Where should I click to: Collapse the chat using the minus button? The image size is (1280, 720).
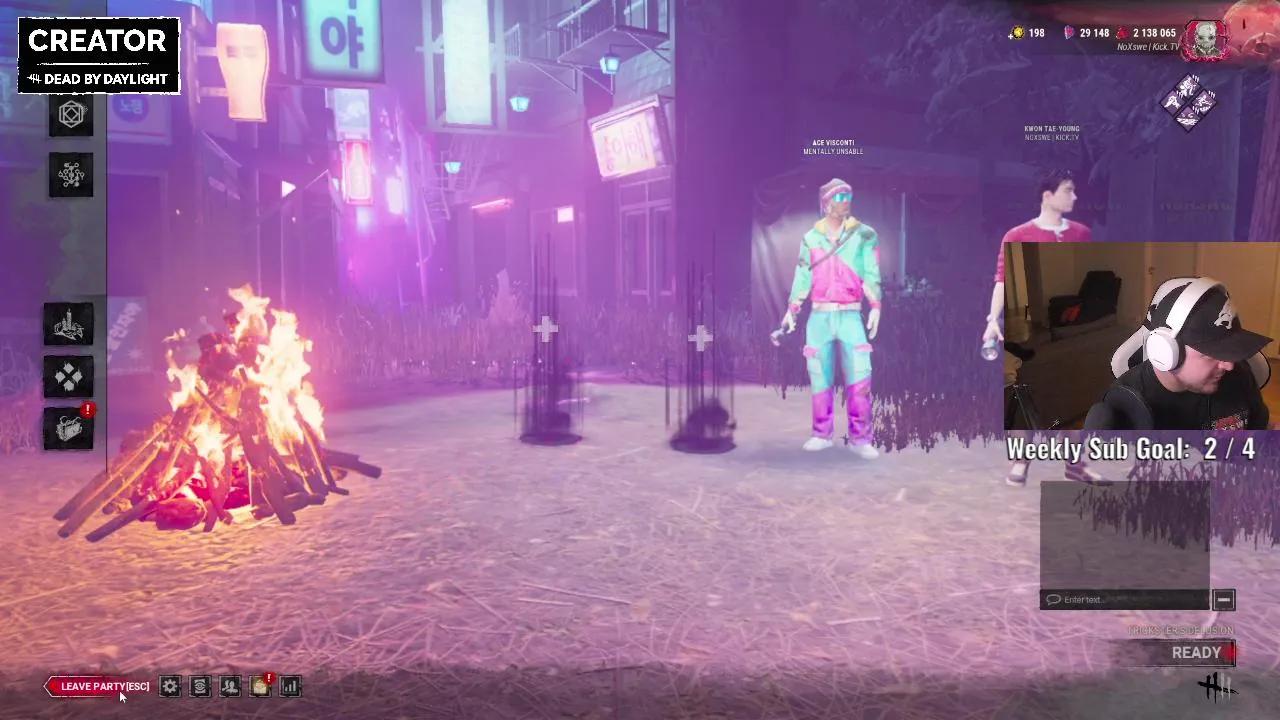[1223, 599]
